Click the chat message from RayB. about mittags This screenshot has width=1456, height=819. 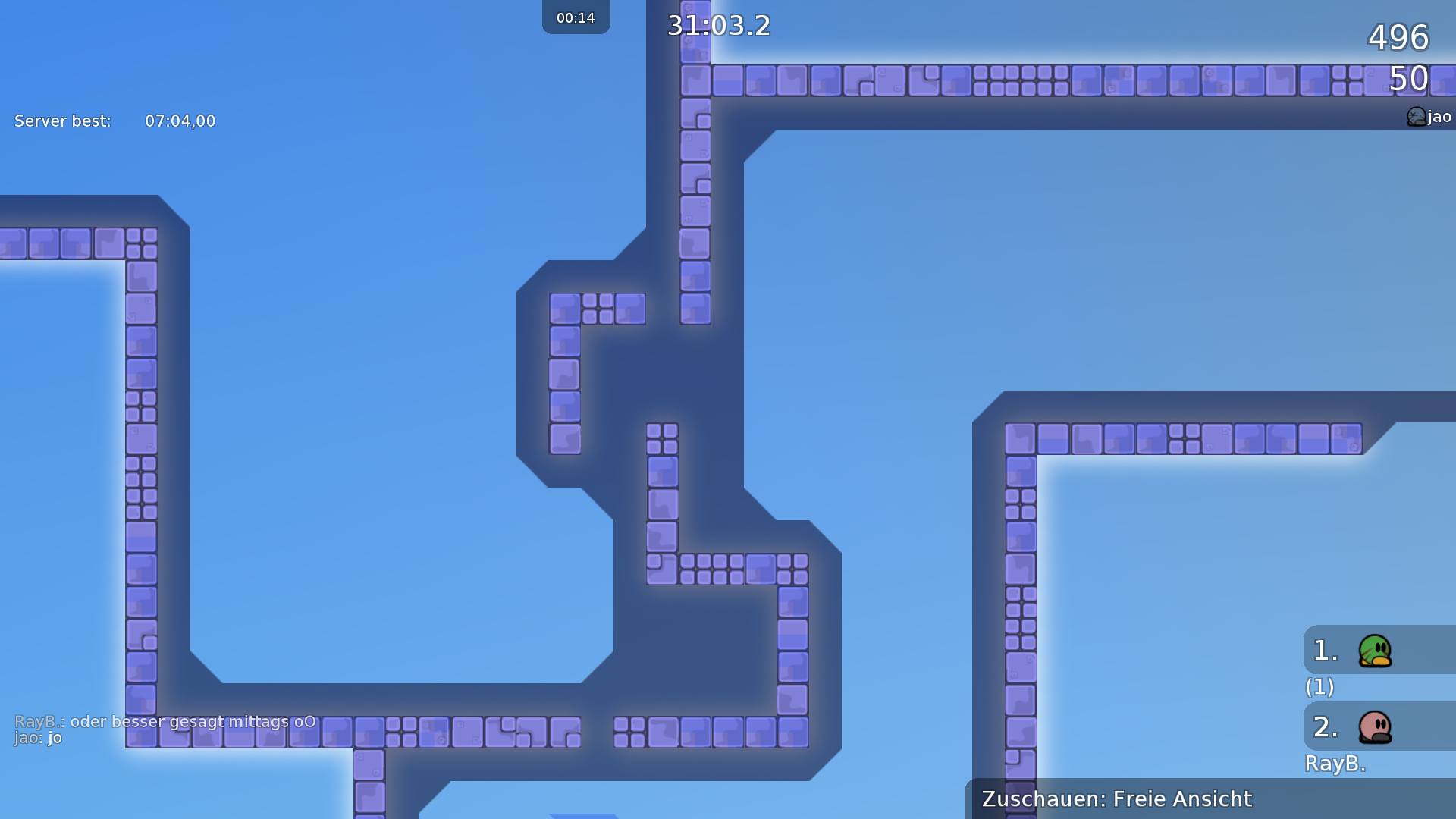164,722
